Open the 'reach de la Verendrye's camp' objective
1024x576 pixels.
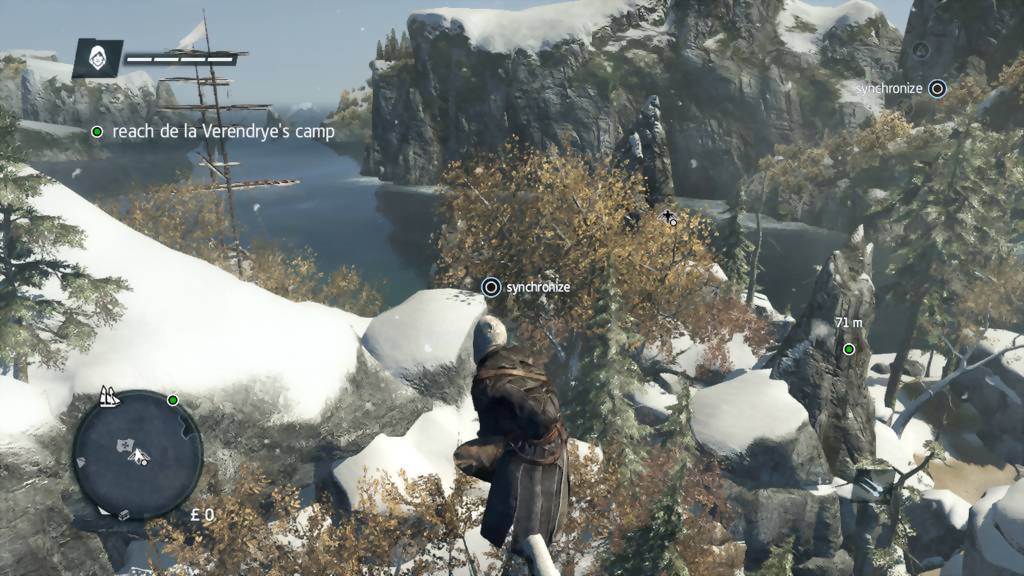pyautogui.click(x=223, y=132)
